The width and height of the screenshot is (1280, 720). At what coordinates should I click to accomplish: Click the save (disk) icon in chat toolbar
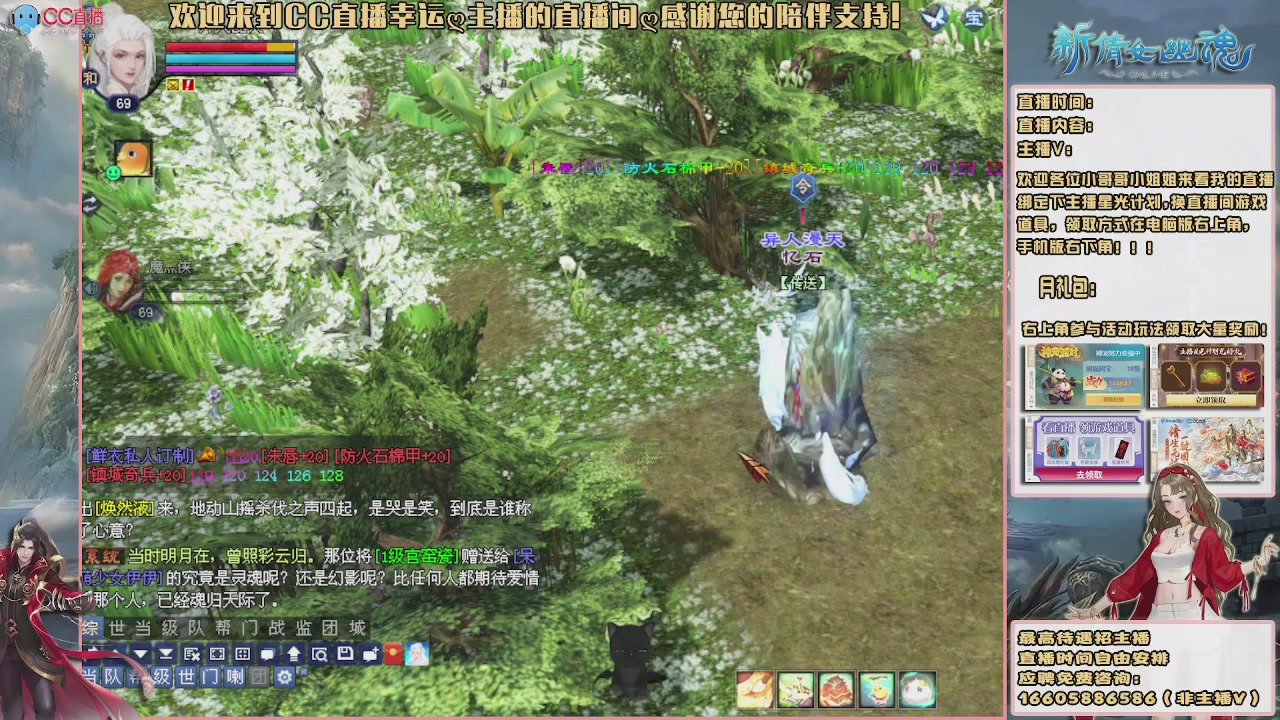click(x=344, y=653)
